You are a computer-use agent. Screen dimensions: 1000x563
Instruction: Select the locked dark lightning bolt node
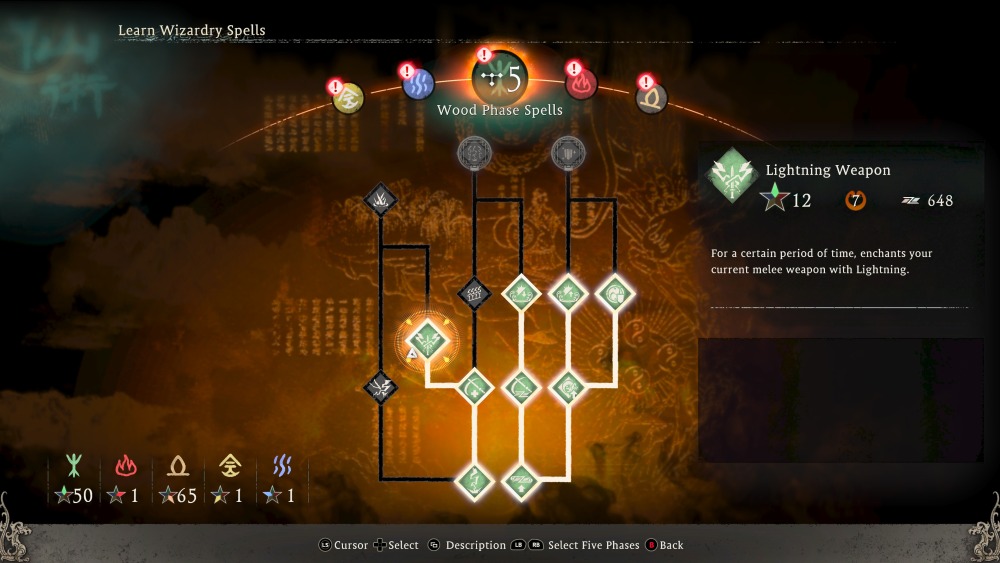(380, 386)
